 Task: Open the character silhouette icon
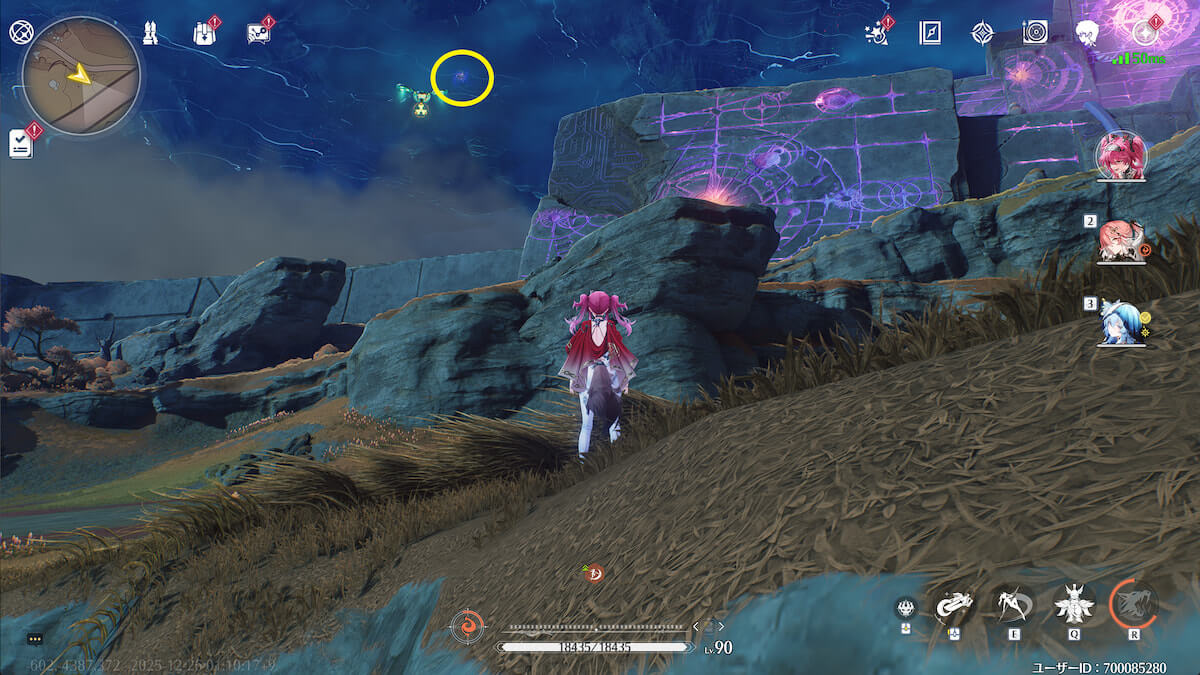point(1088,33)
